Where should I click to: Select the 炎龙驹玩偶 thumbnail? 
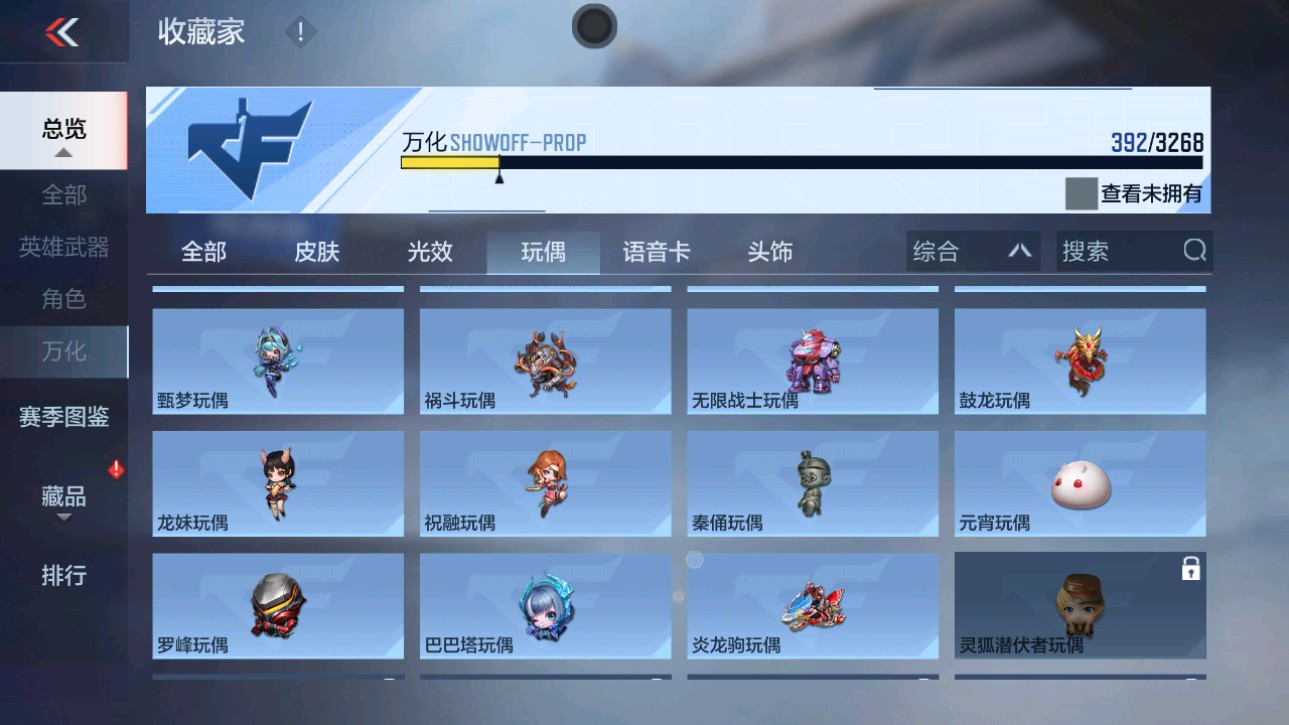click(x=812, y=605)
